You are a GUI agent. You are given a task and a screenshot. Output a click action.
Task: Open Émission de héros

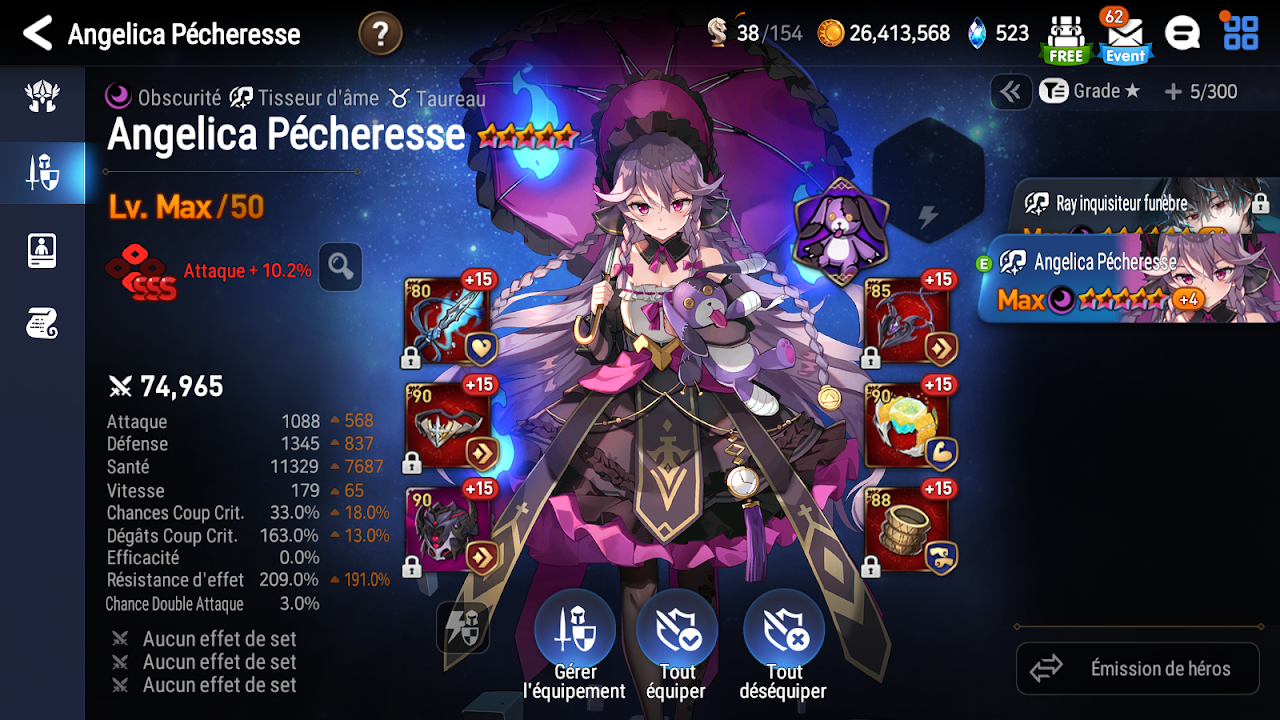pyautogui.click(x=1138, y=668)
